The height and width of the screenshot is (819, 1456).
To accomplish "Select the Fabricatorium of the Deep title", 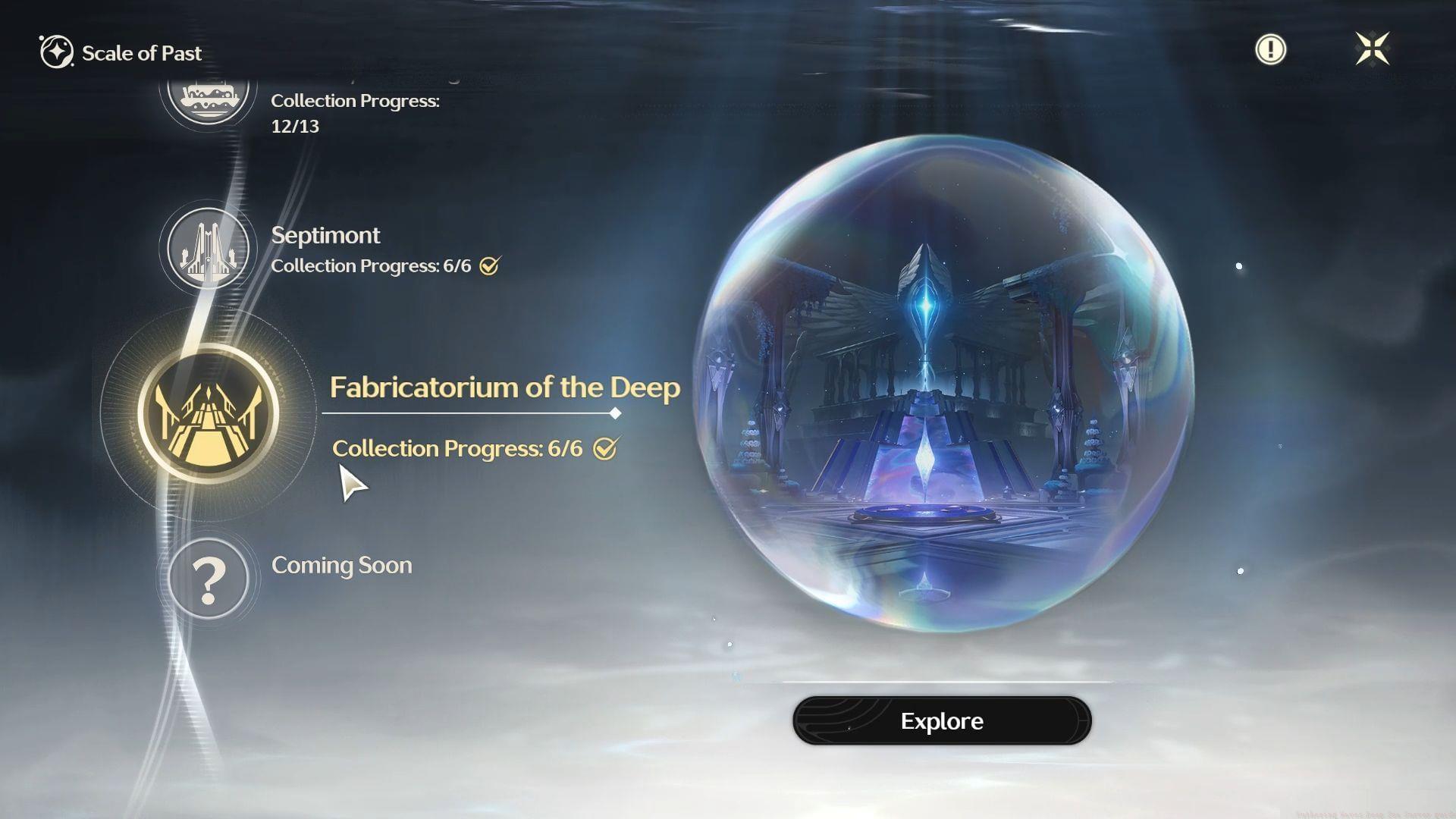I will click(x=506, y=388).
